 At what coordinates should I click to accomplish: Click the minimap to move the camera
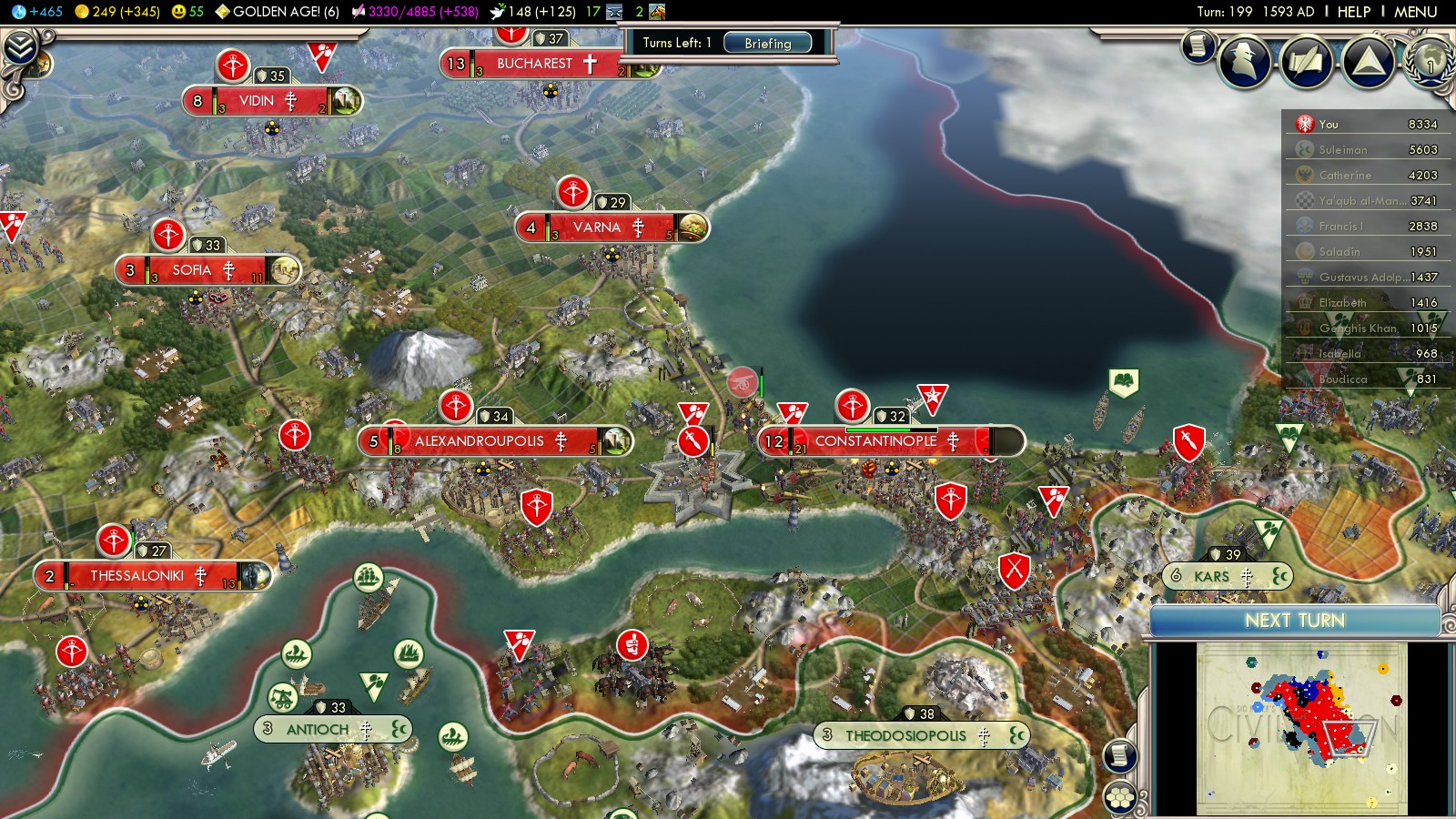[x=1301, y=728]
